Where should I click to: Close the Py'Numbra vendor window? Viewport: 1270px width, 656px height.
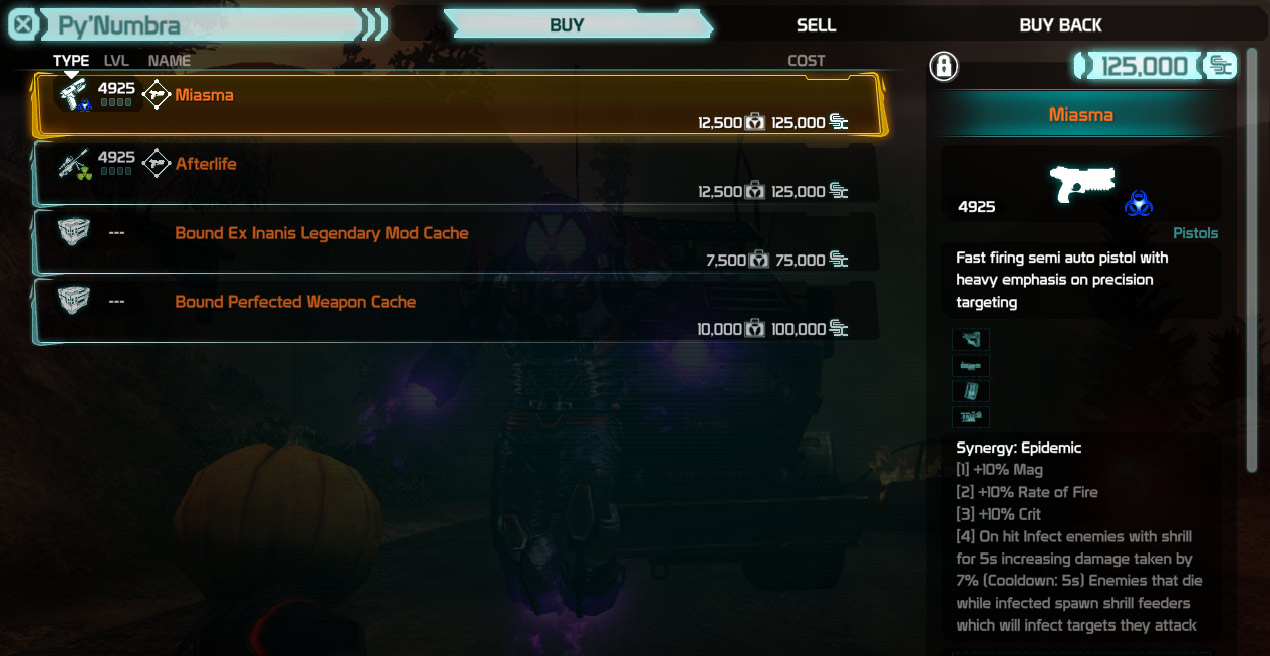pyautogui.click(x=24, y=25)
